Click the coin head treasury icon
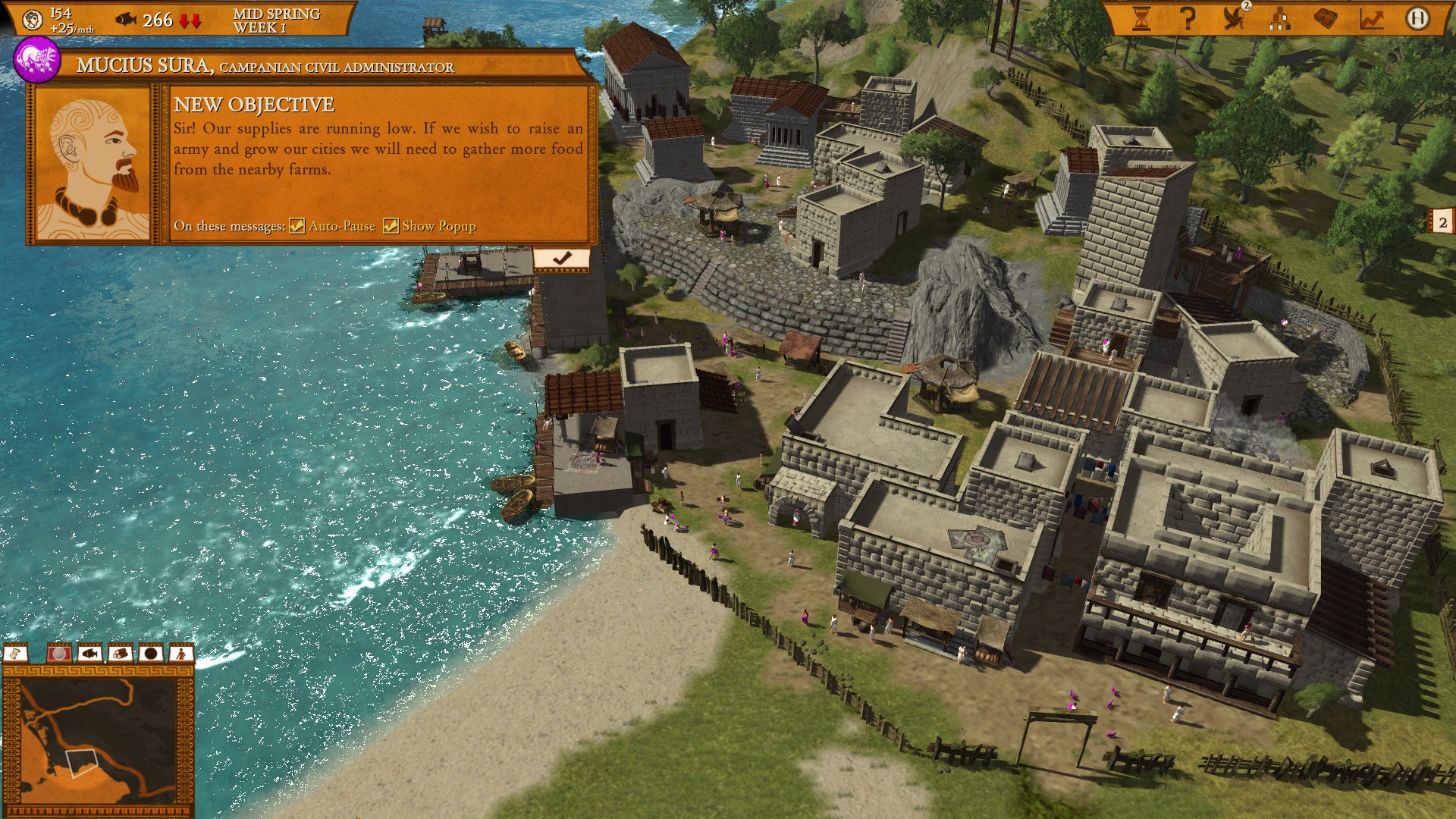The height and width of the screenshot is (819, 1456). [33, 20]
